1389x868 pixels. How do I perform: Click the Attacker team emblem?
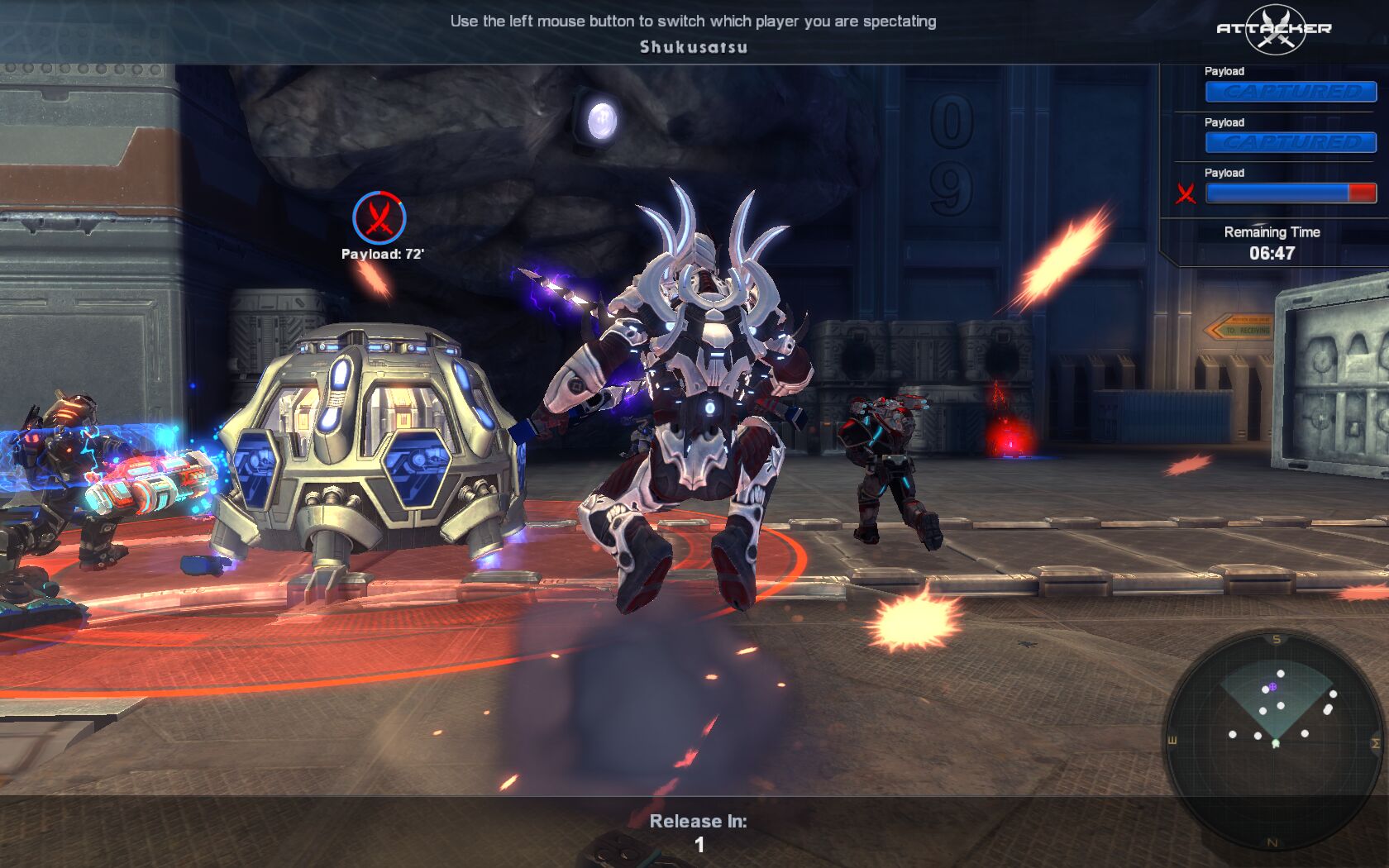click(x=1274, y=29)
